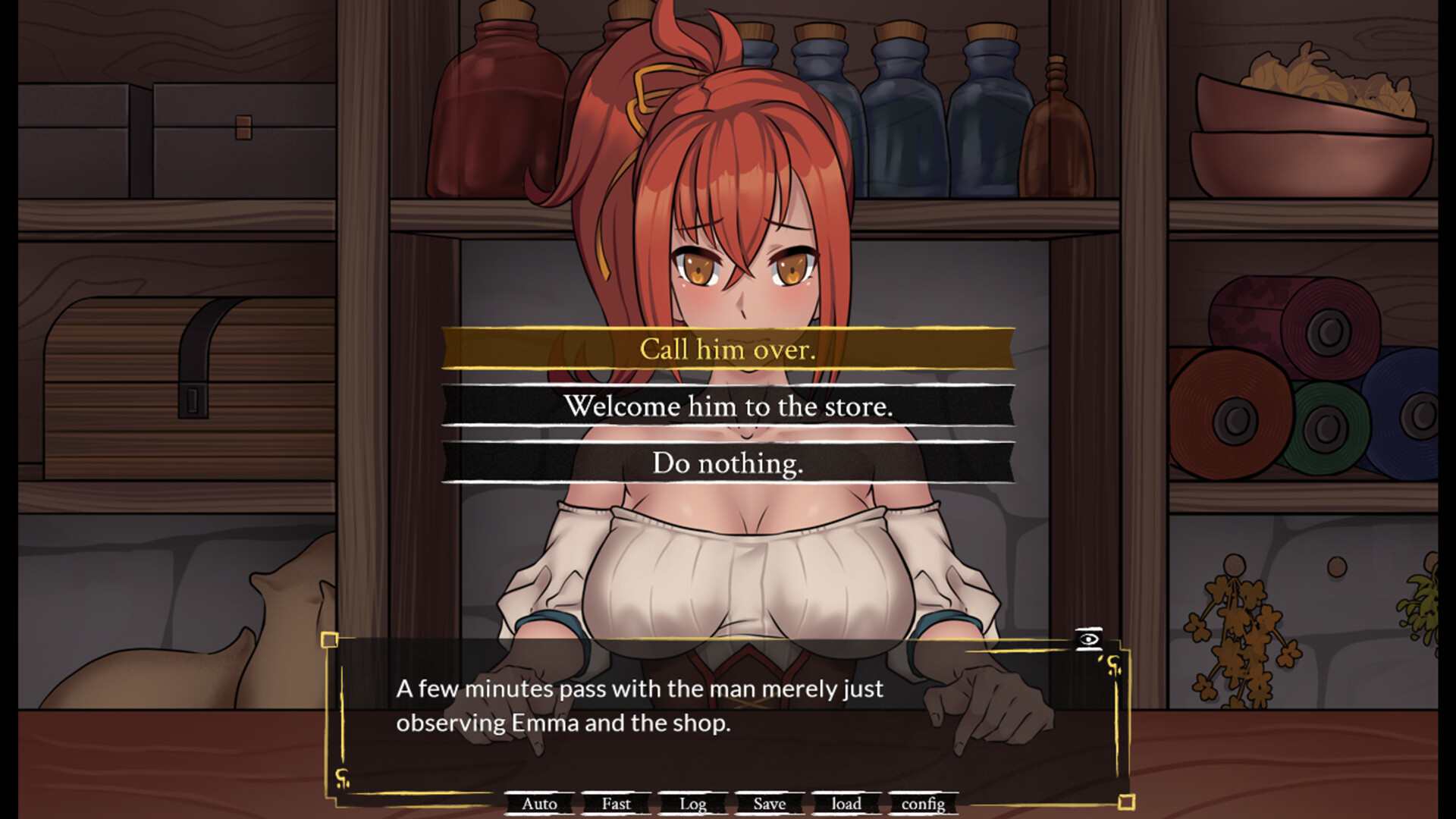Load a previously saved game
The image size is (1456, 819).
(846, 804)
